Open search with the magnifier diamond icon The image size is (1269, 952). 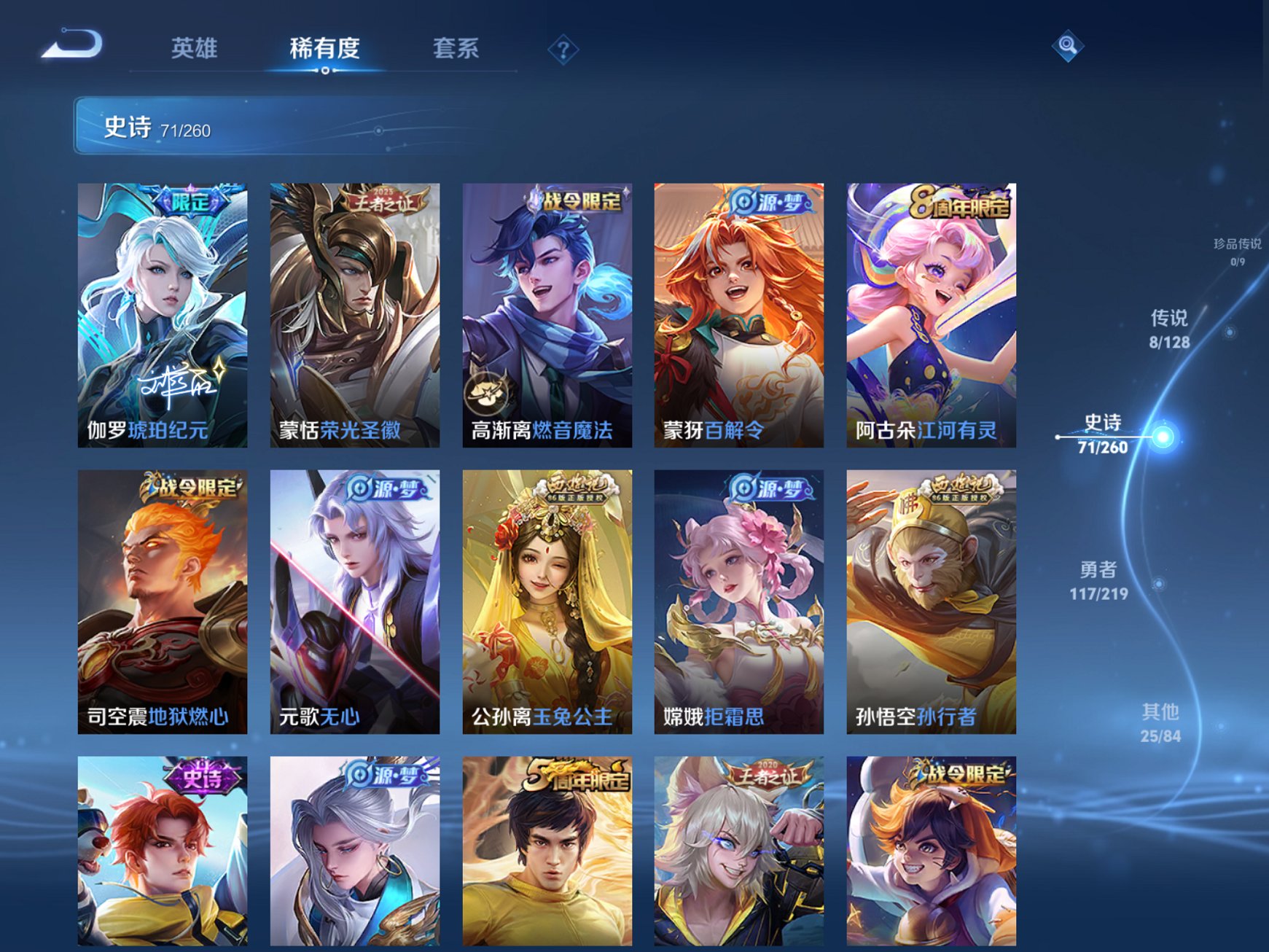click(1067, 47)
